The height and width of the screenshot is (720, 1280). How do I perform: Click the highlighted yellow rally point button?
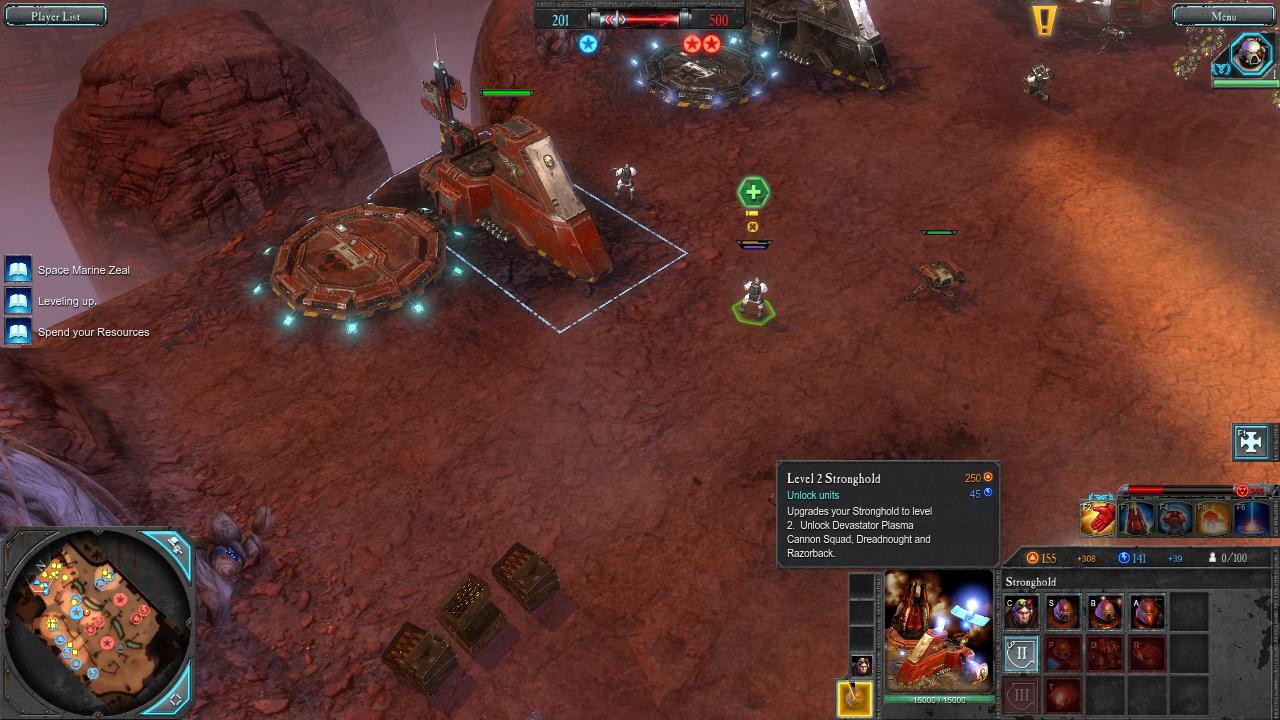click(855, 698)
